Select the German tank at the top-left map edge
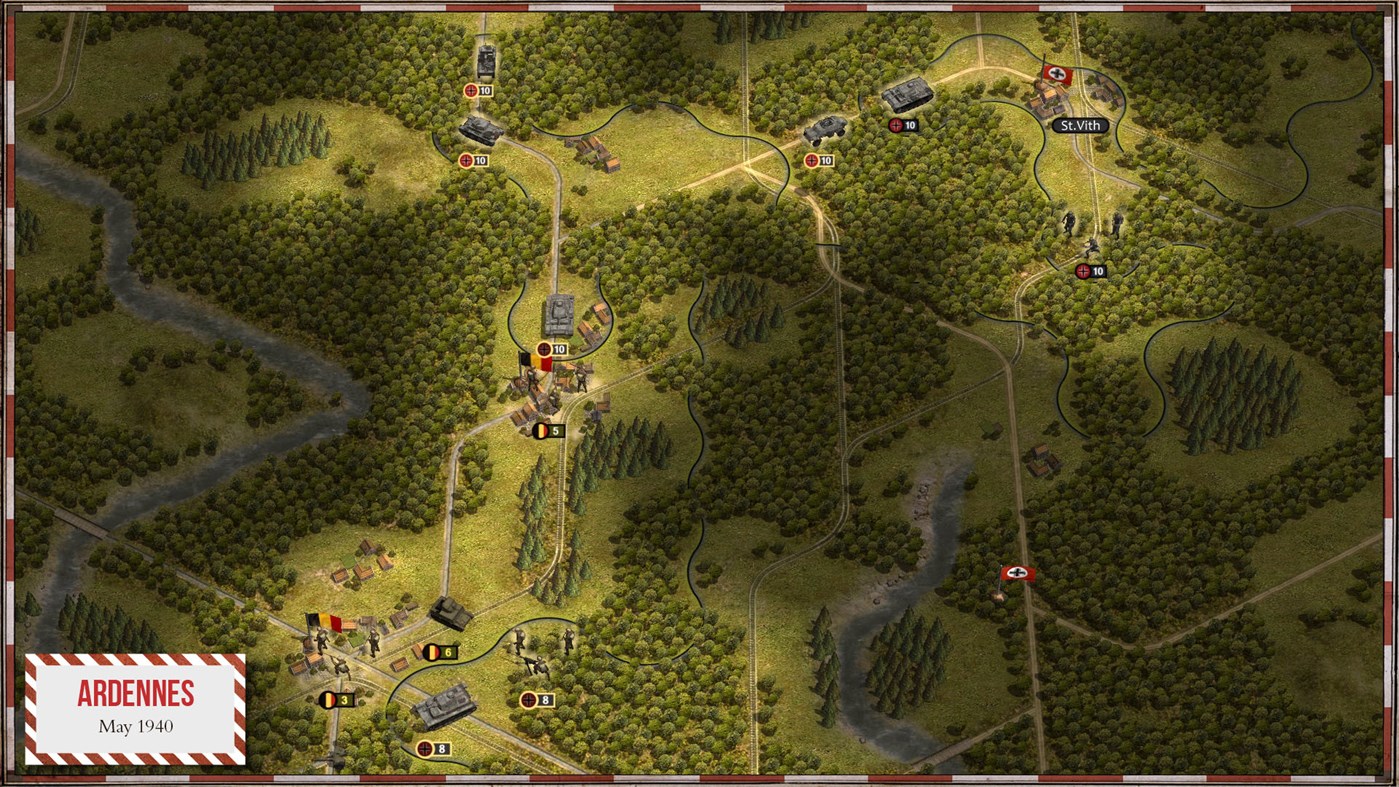The image size is (1399, 787). coord(487,62)
